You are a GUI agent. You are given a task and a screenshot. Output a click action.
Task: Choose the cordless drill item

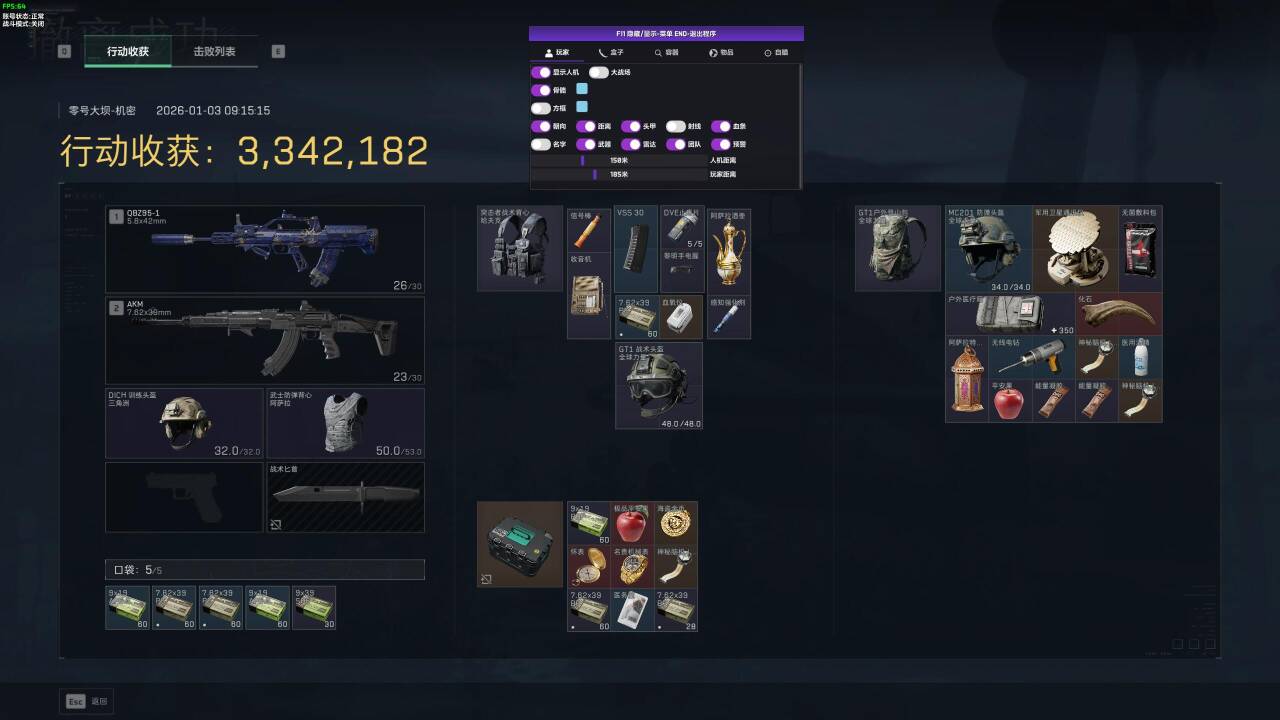[x=1031, y=357]
